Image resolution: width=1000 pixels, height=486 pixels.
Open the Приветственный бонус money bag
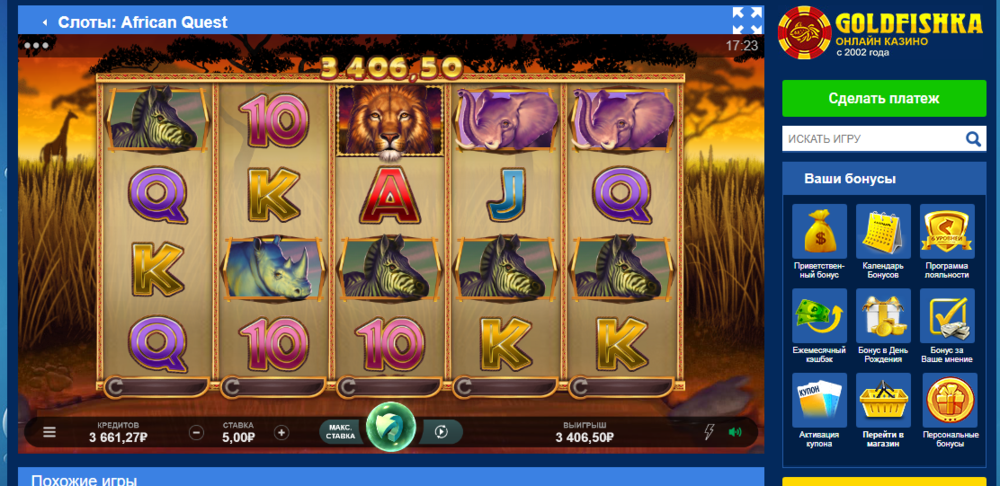[x=820, y=232]
